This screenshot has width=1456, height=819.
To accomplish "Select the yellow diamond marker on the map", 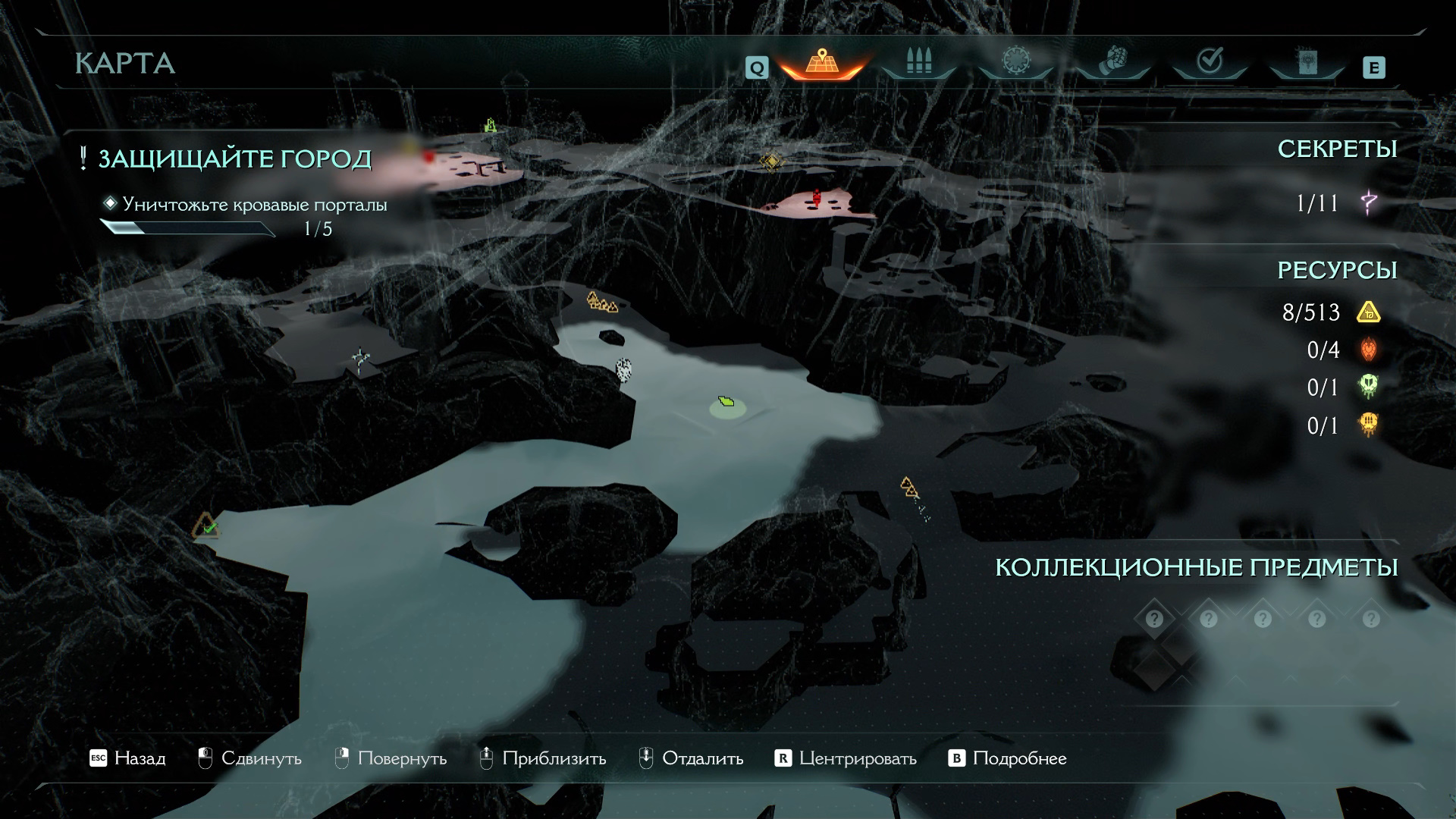I will tap(770, 162).
